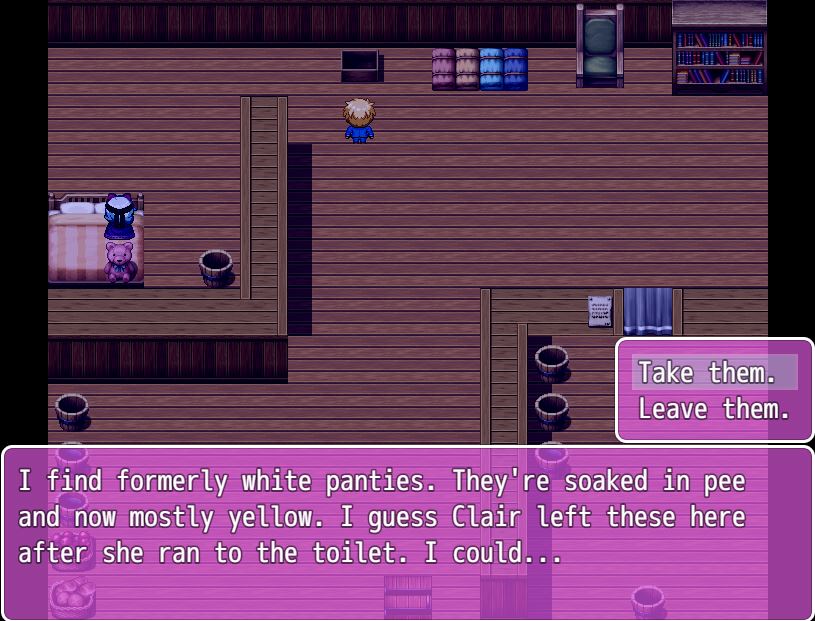
Task: Select the "Leave them." choice
Action: 714,409
